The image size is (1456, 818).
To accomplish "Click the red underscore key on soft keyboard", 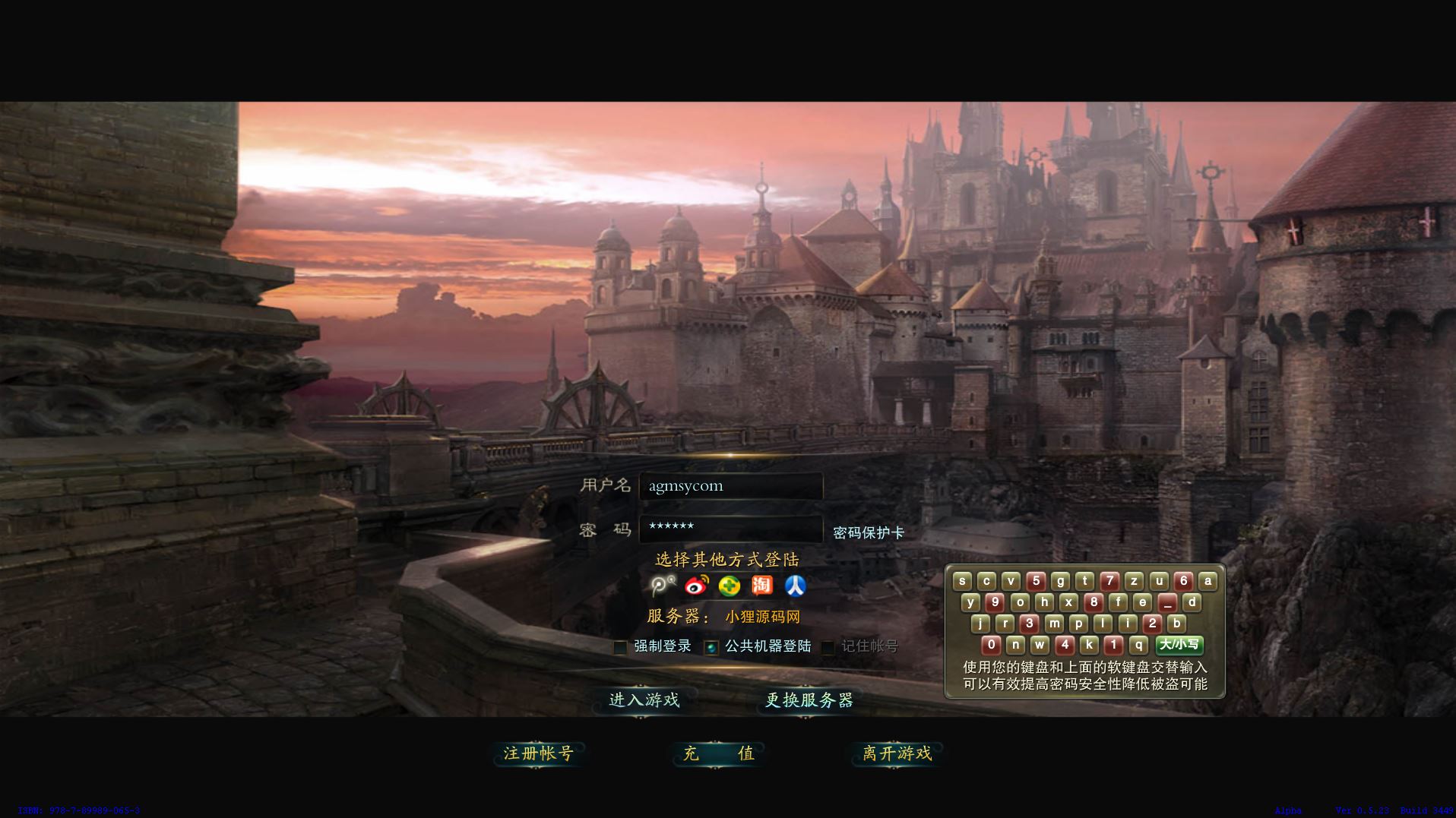I will (1167, 602).
